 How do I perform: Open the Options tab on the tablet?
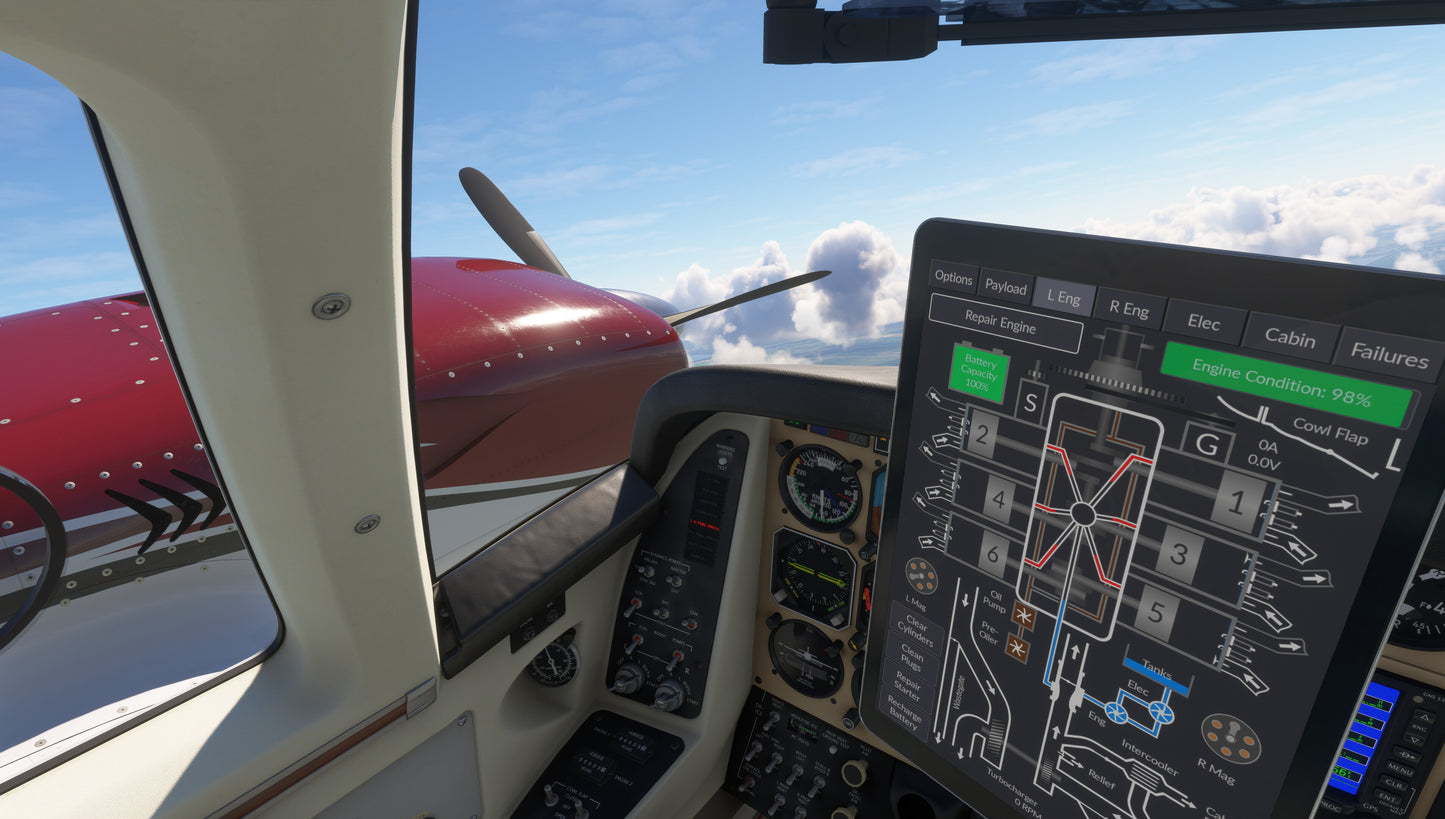[x=953, y=278]
